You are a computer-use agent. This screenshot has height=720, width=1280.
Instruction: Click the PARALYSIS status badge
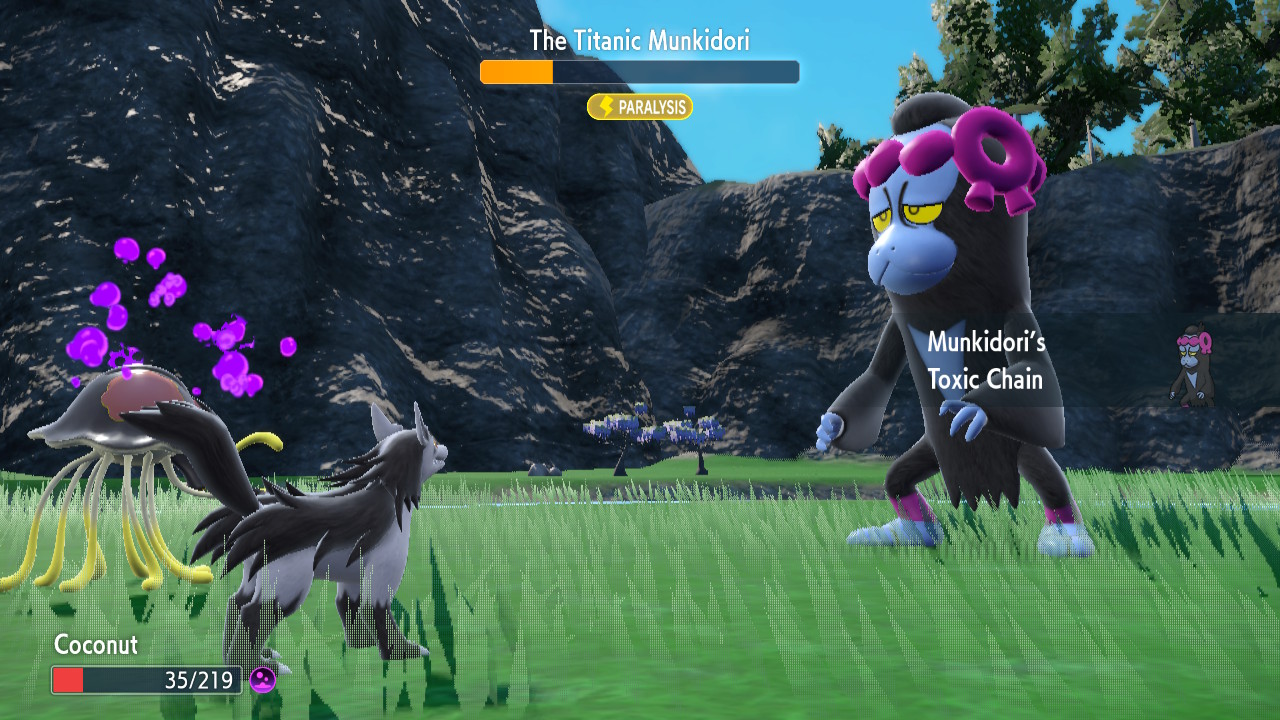coord(640,107)
